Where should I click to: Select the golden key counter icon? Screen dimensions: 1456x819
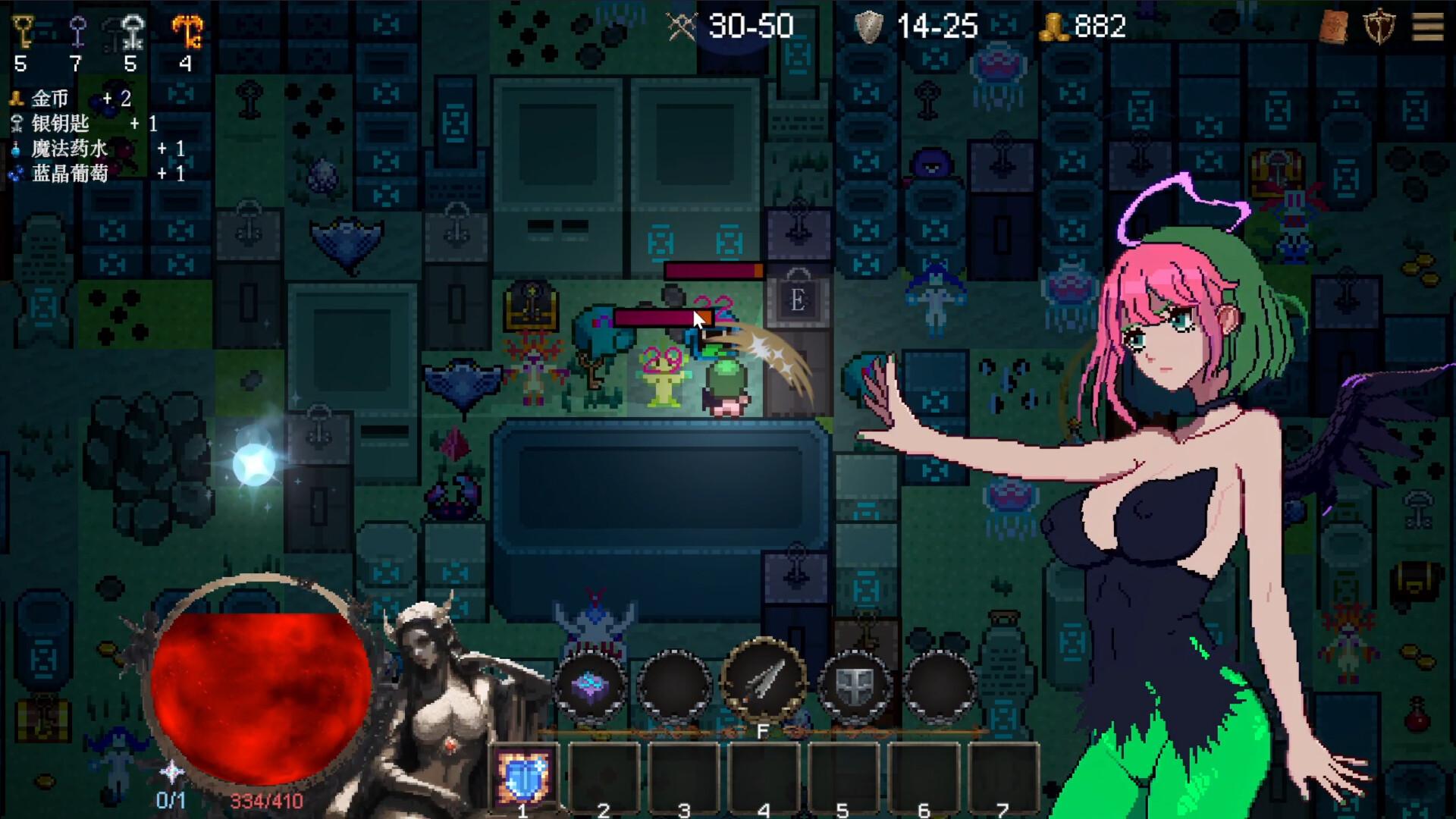(20, 30)
